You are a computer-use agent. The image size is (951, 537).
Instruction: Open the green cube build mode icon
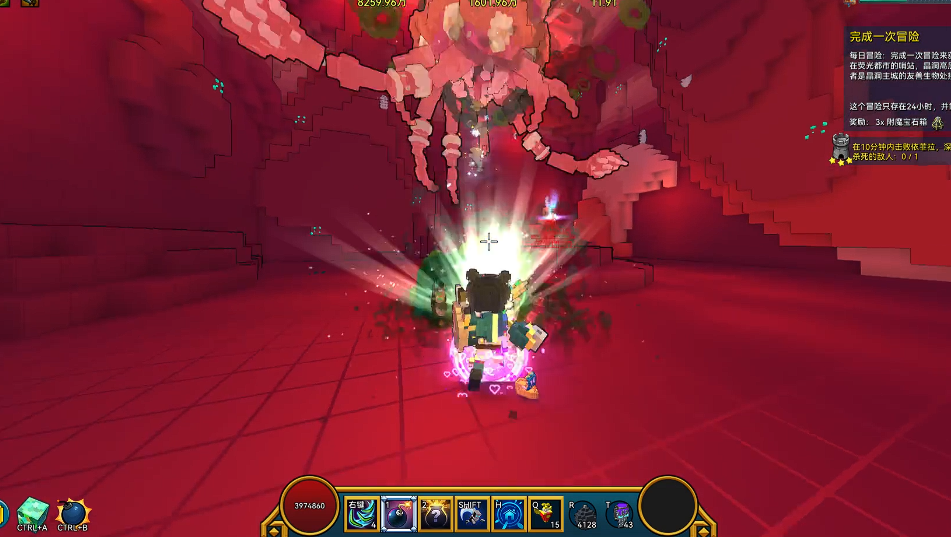pyautogui.click(x=33, y=512)
